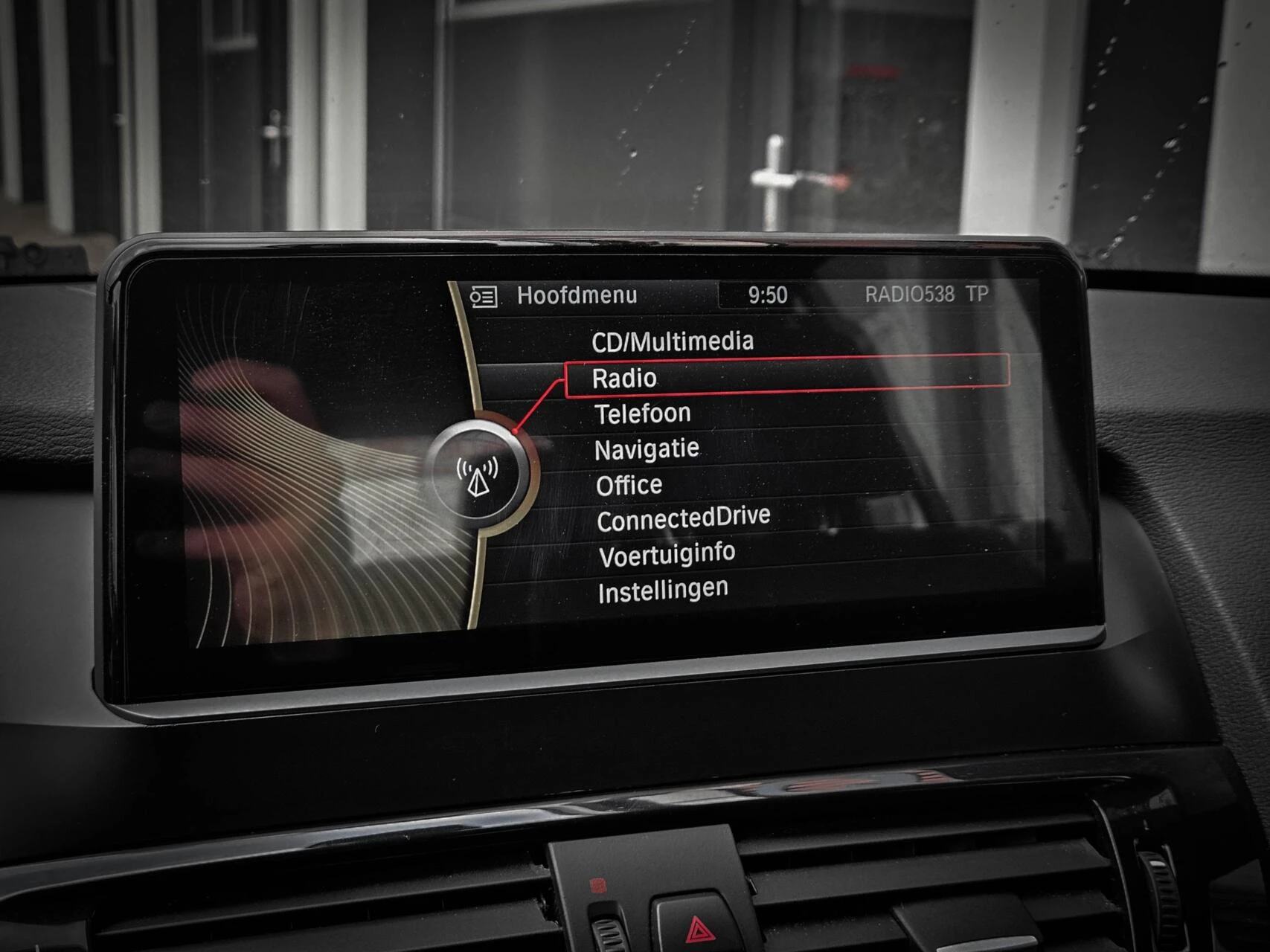Click the Hoofdmenu list icon
This screenshot has height=952, width=1270.
(x=483, y=297)
